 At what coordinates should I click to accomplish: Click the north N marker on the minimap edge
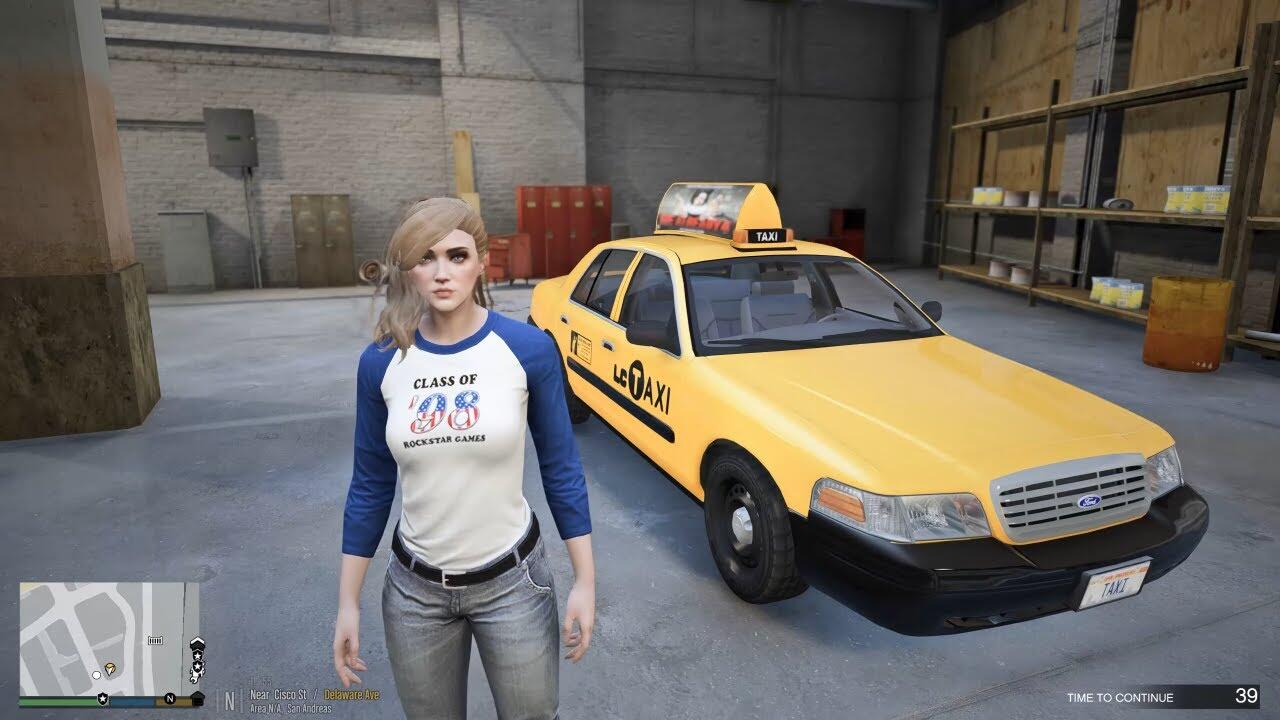pyautogui.click(x=170, y=698)
